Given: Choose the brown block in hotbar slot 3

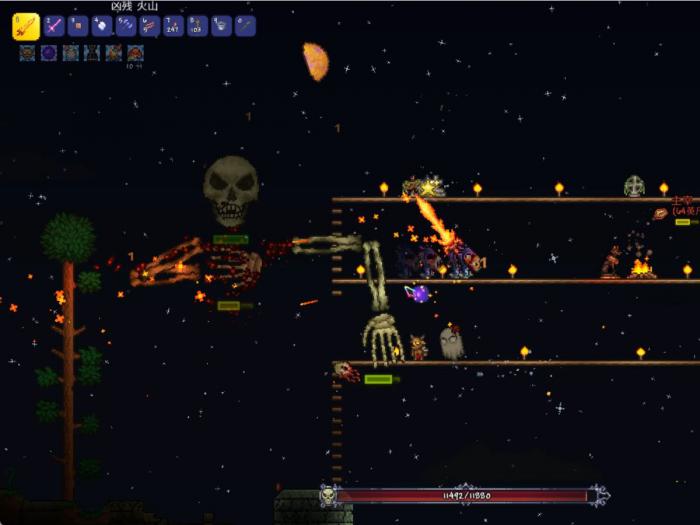Looking at the screenshot, I should [x=78, y=26].
